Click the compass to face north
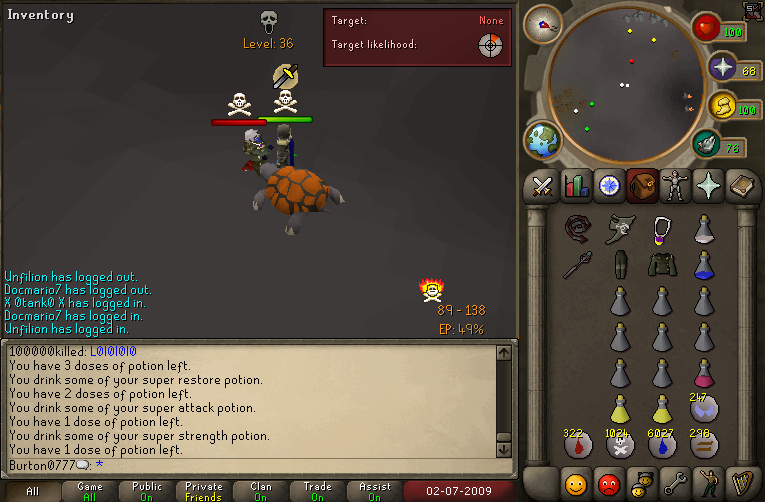The width and height of the screenshot is (765, 502). coord(544,22)
